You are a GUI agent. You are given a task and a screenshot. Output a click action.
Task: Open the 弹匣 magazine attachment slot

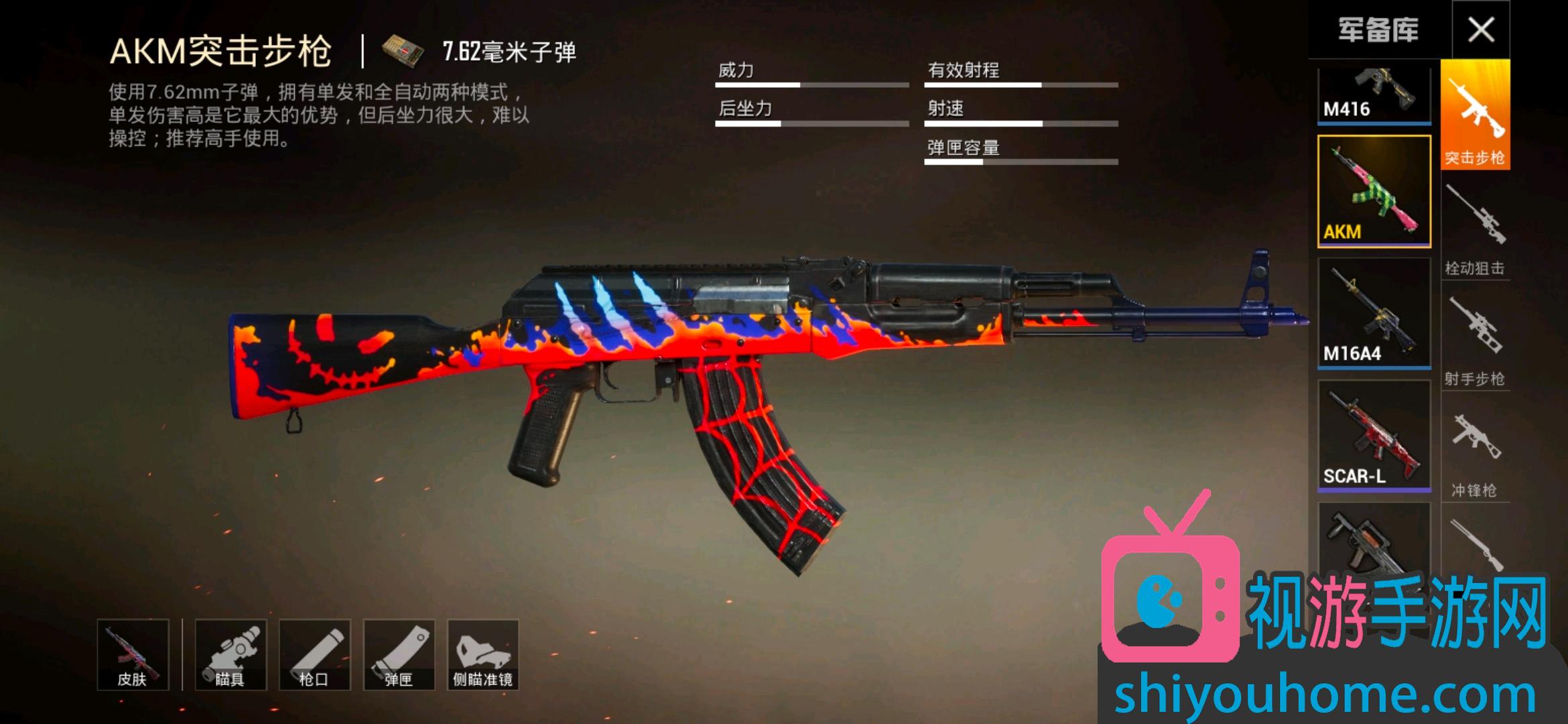(x=399, y=655)
